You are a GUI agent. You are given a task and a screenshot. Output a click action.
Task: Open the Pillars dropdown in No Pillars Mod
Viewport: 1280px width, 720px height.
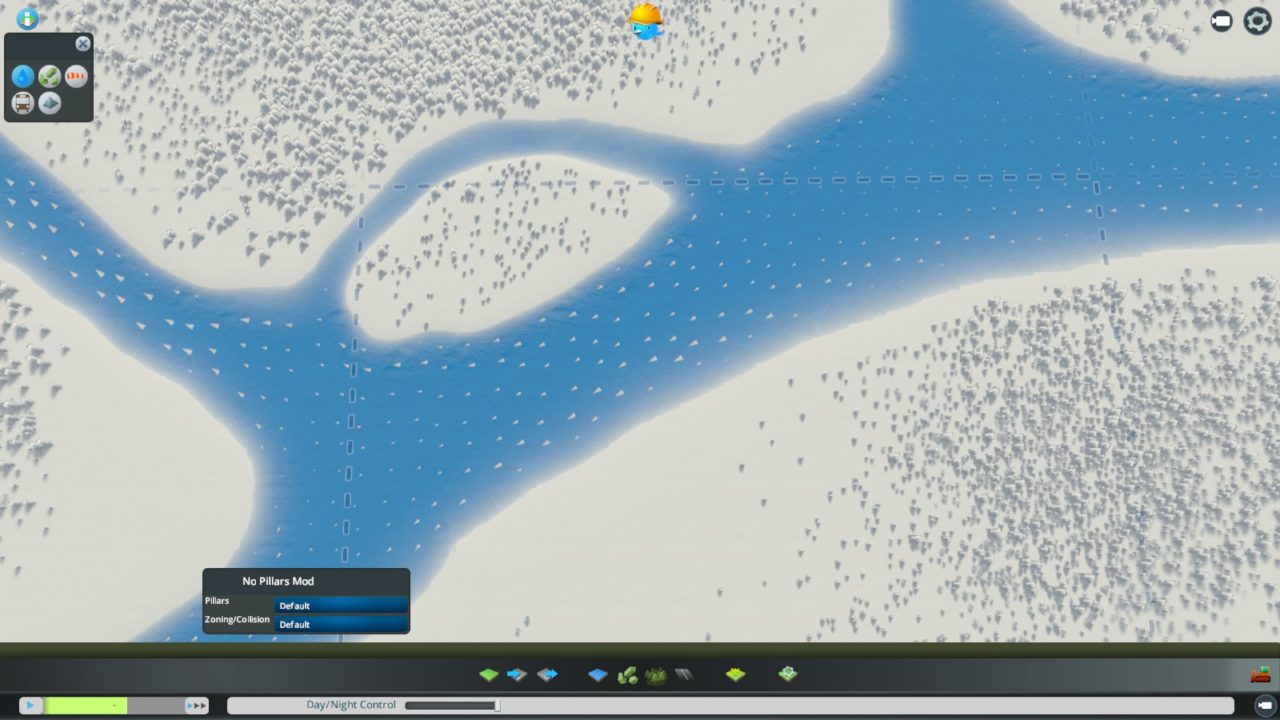(341, 605)
